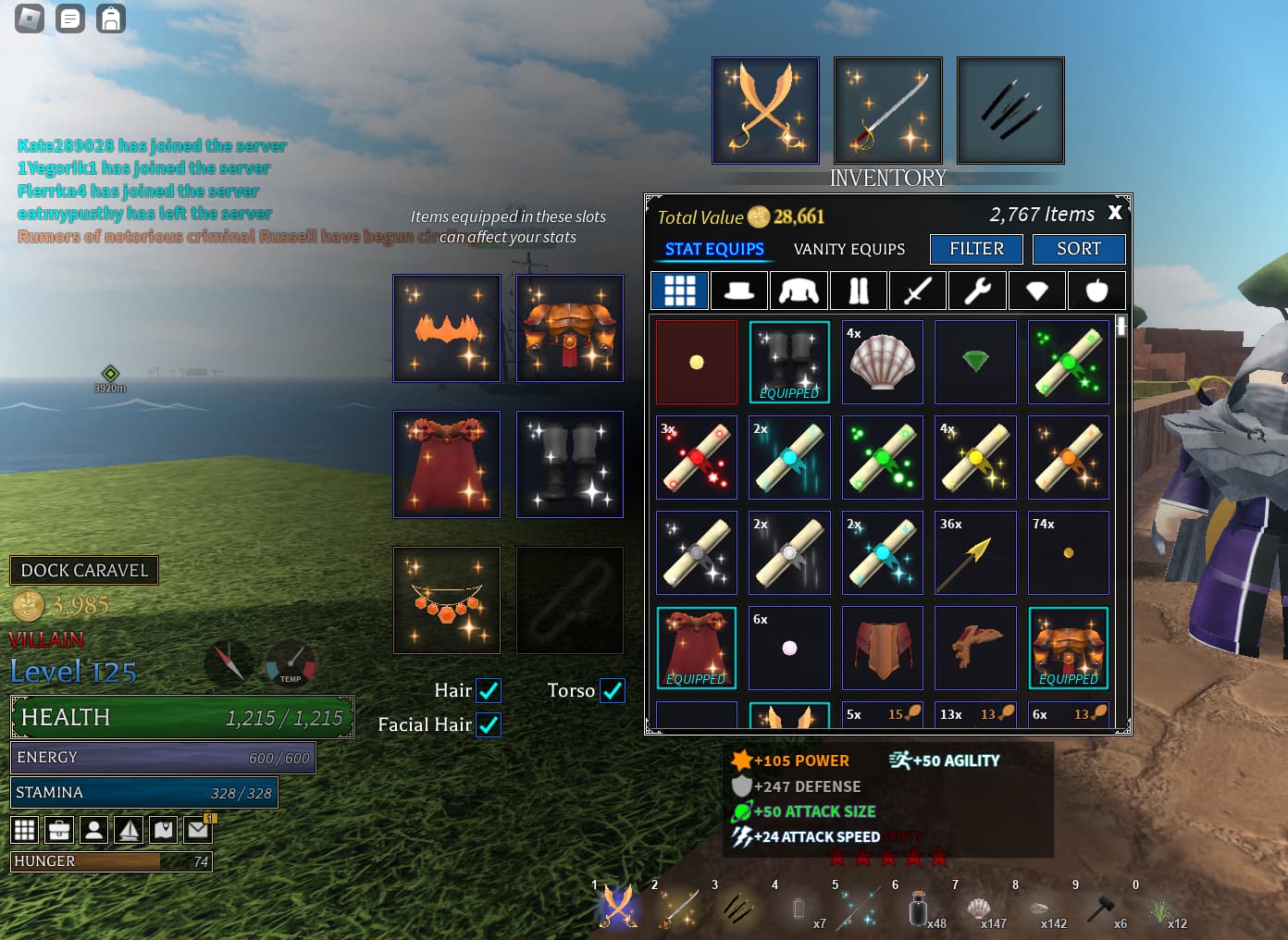1288x940 pixels.
Task: Open the inventory Filter options
Action: 976,249
